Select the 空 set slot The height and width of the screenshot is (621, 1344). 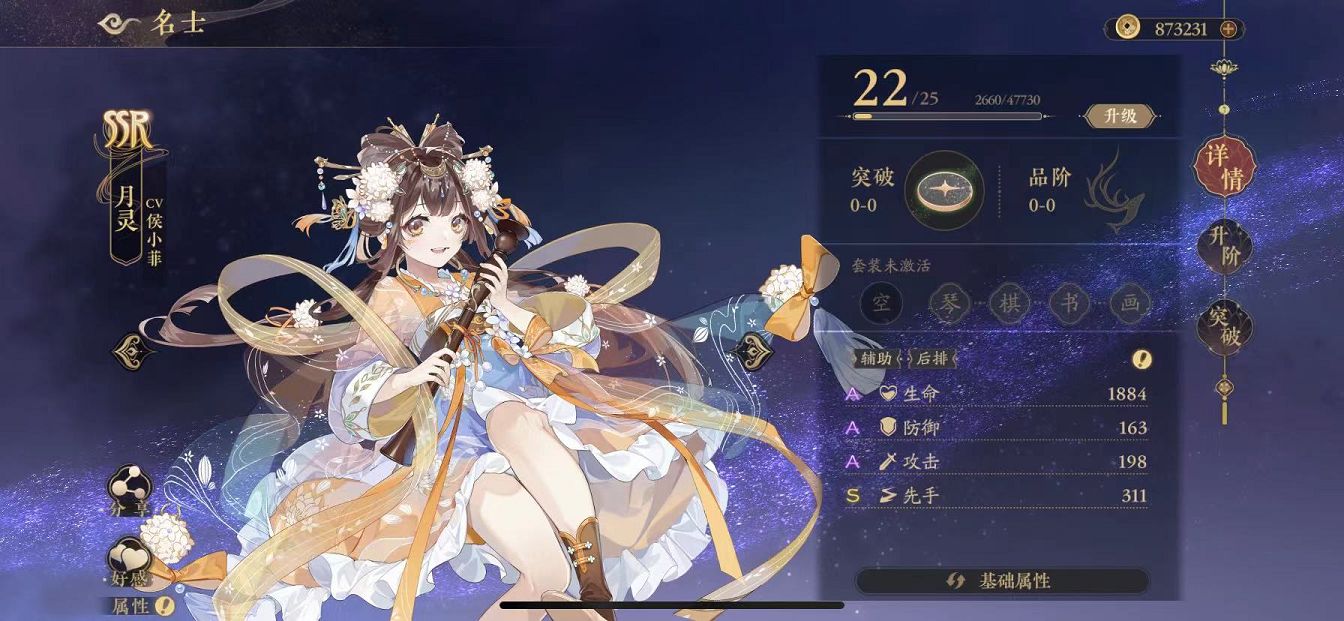[883, 303]
